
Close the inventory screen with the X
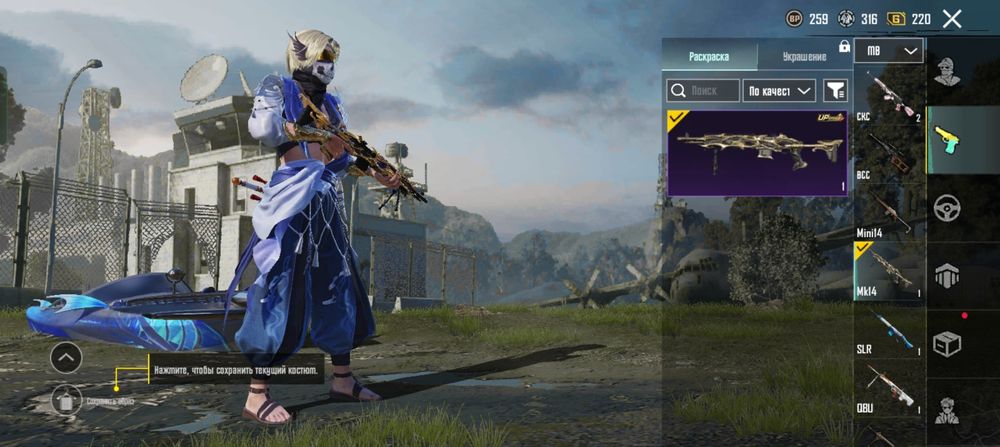[x=952, y=18]
